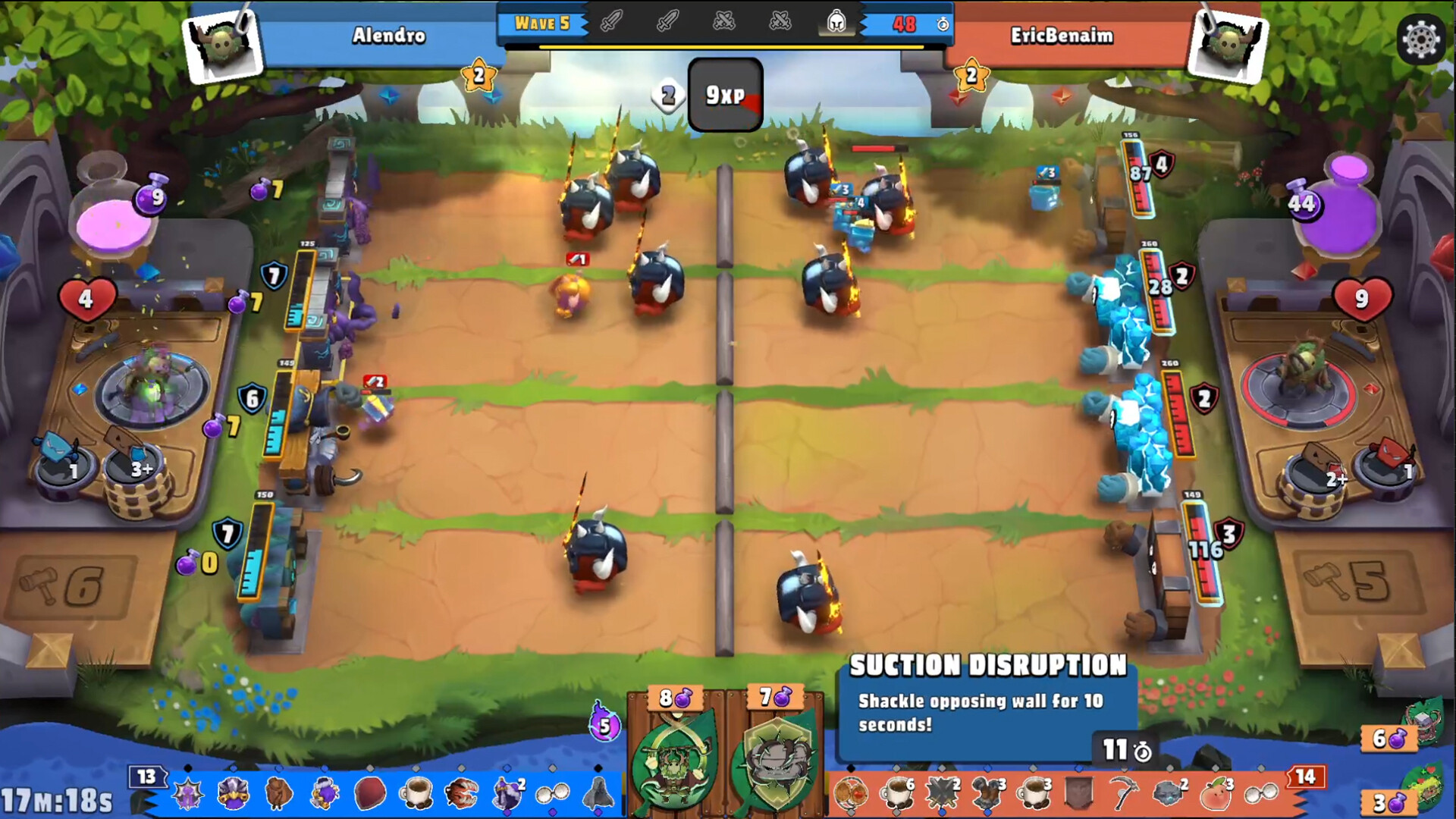Image resolution: width=1456 pixels, height=819 pixels.
Task: Click the 9XP counter
Action: point(723,95)
